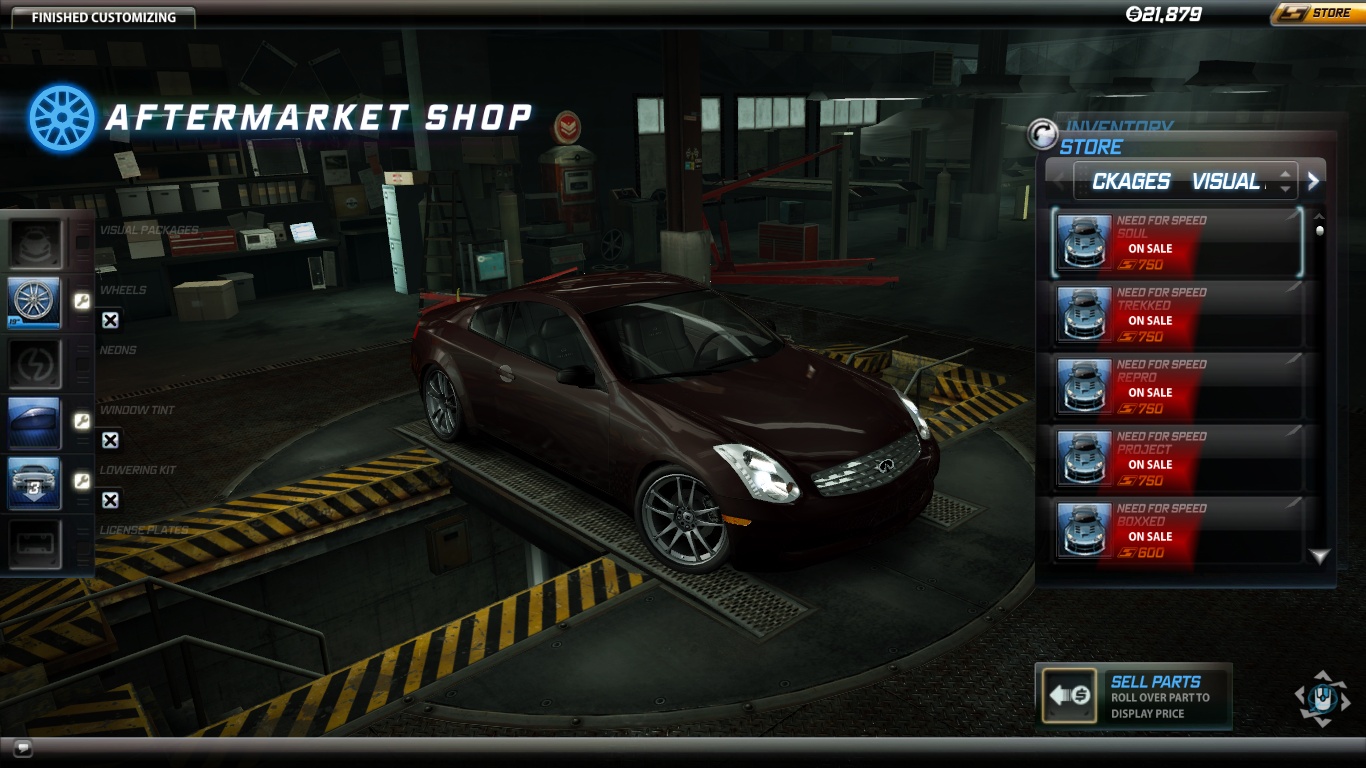Choose the Wheels category icon
The height and width of the screenshot is (768, 1366).
point(36,303)
